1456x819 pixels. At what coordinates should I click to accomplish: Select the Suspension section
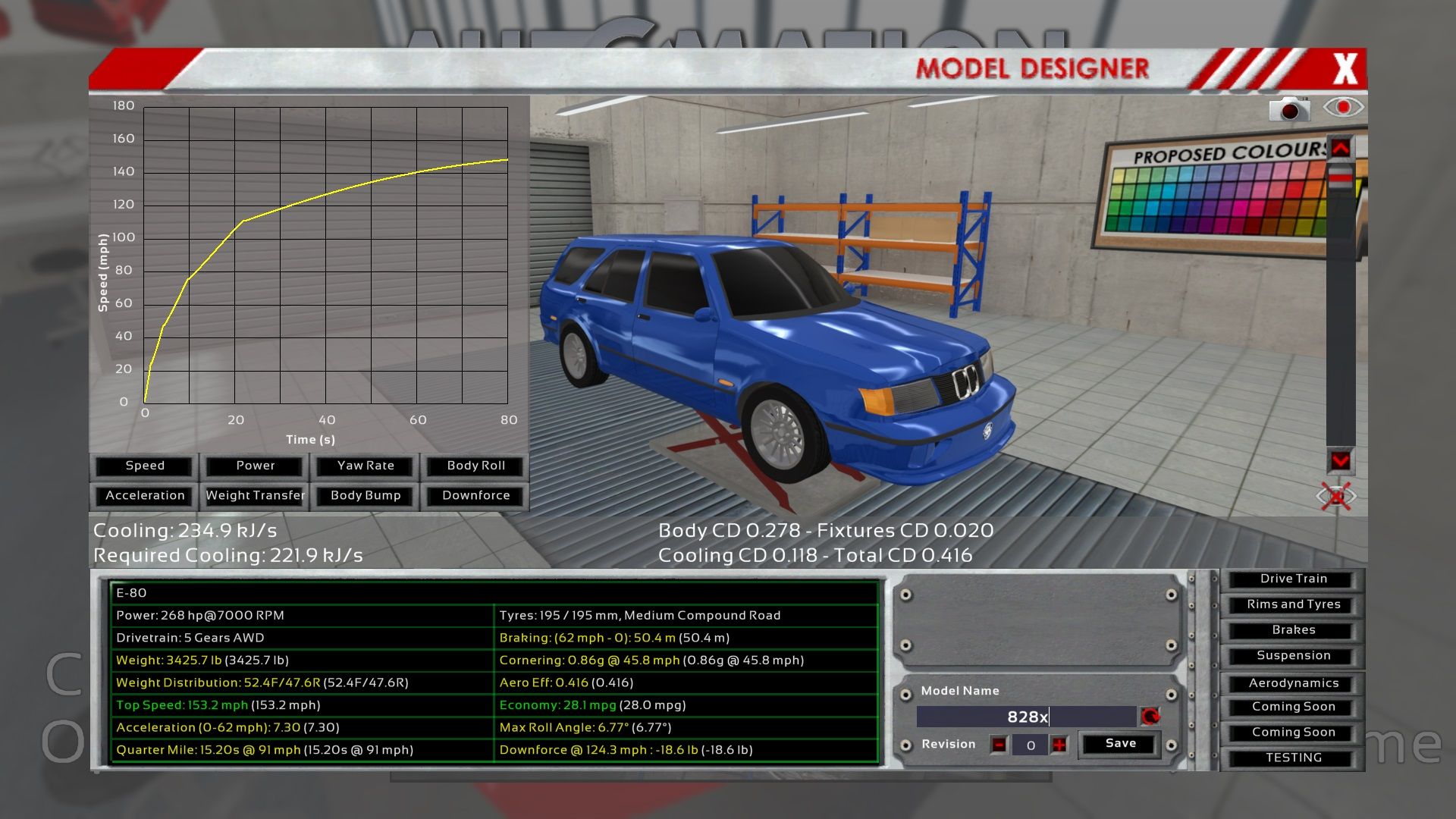tap(1293, 655)
